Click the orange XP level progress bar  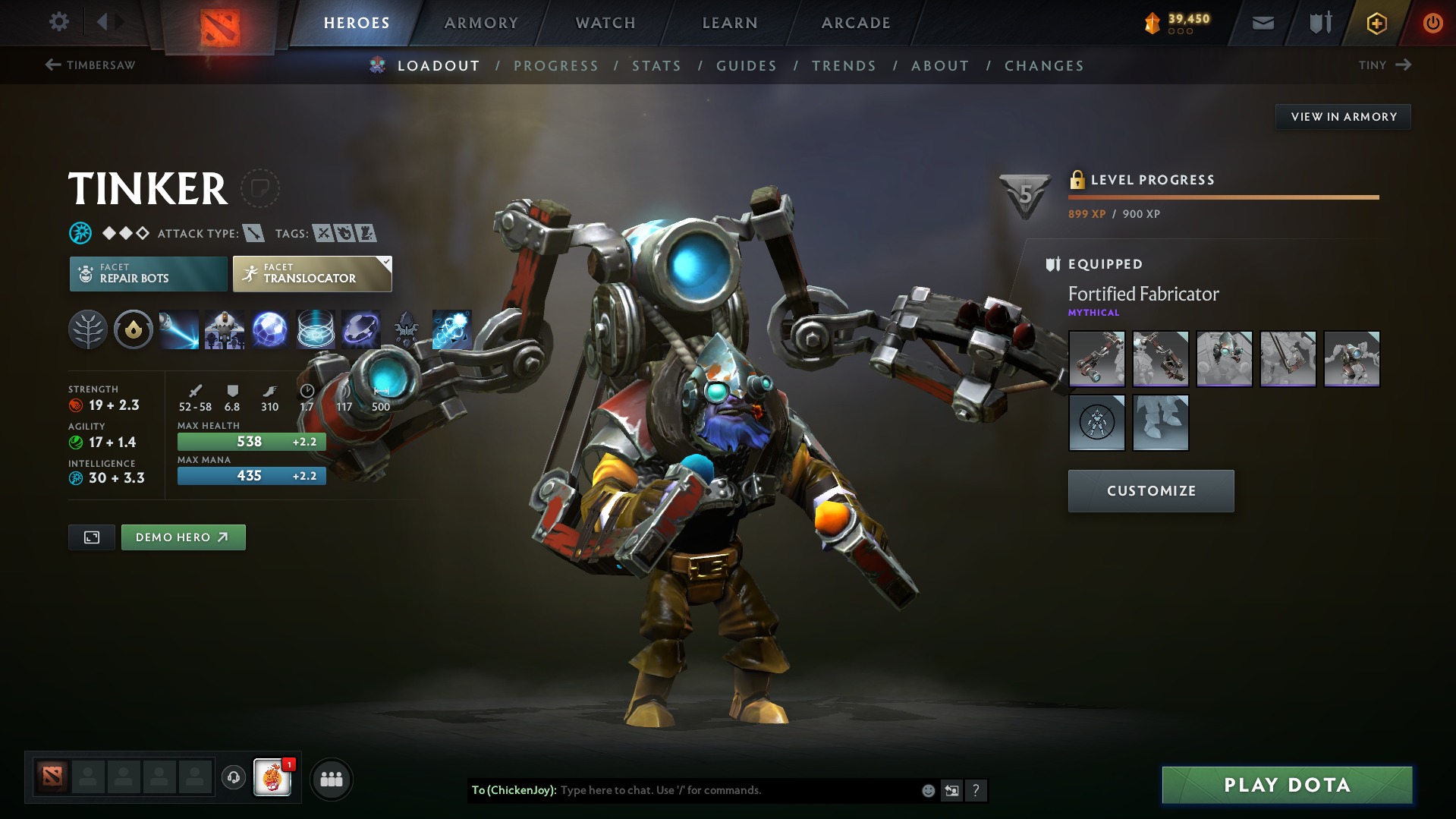pos(1223,197)
